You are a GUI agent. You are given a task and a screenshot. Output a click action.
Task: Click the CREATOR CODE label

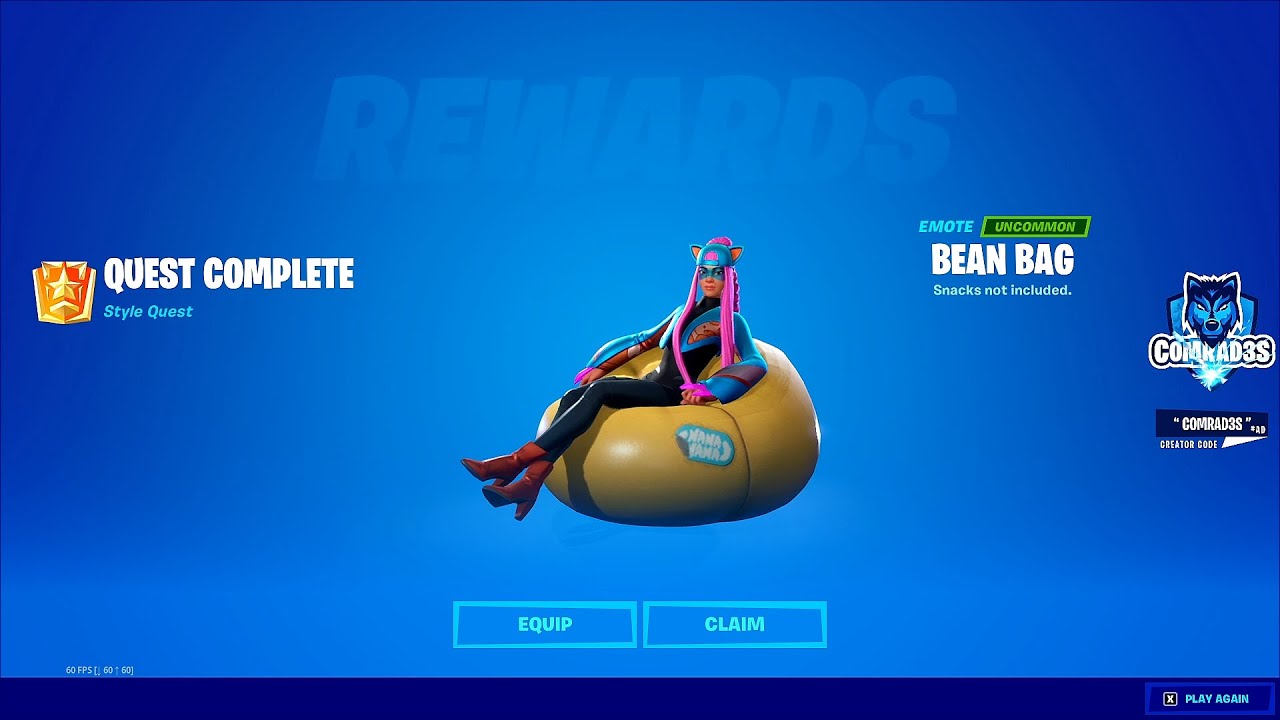tap(1188, 444)
